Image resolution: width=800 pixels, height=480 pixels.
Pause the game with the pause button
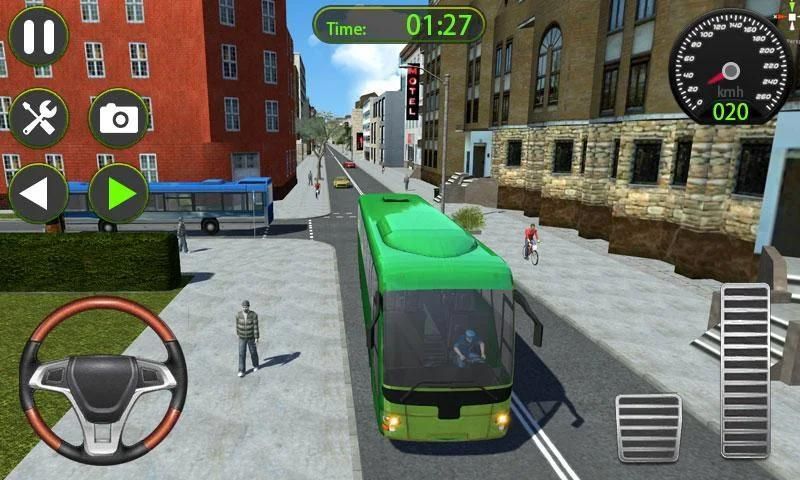tap(38, 37)
